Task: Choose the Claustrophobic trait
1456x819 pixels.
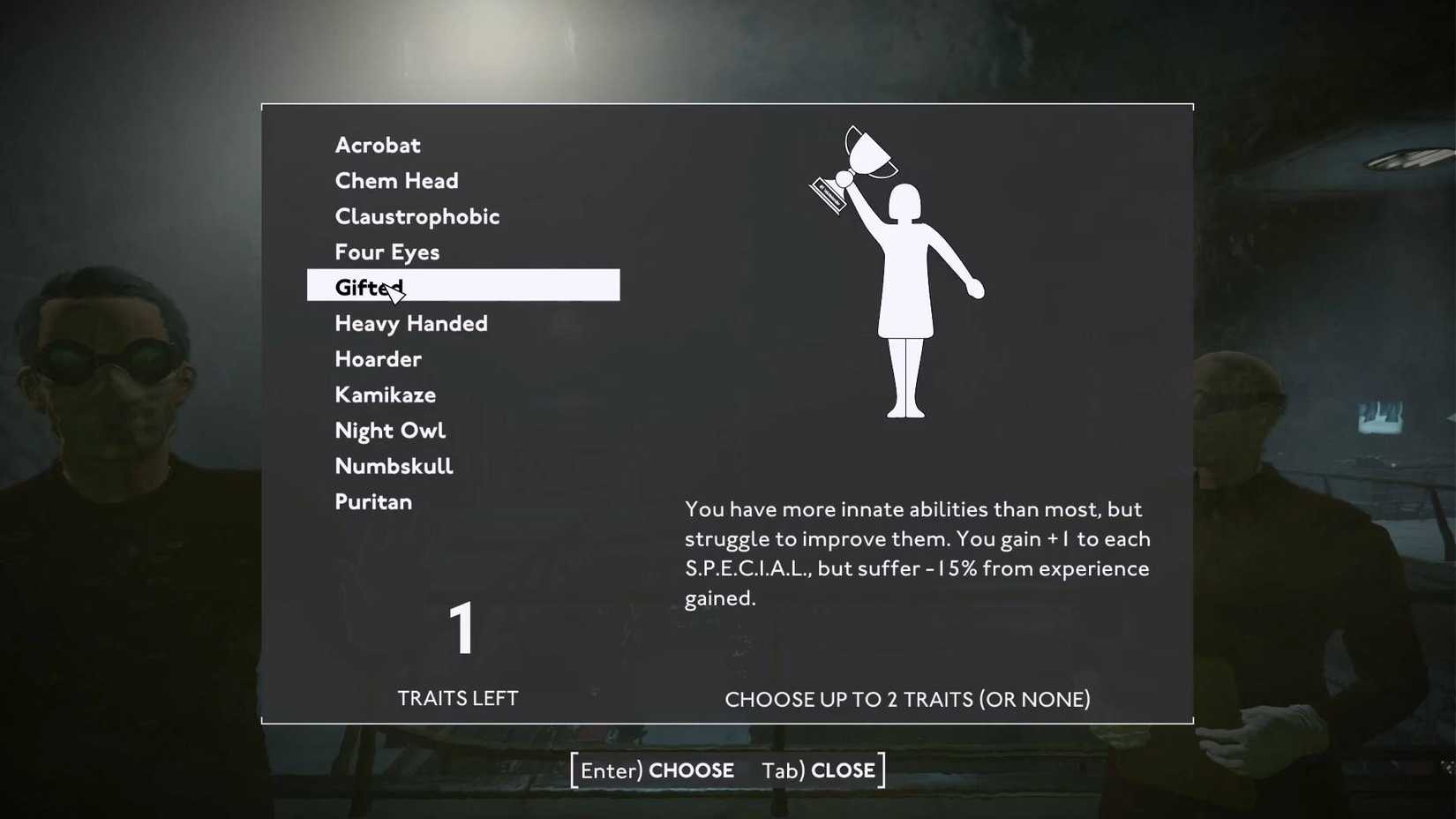Action: click(x=417, y=216)
